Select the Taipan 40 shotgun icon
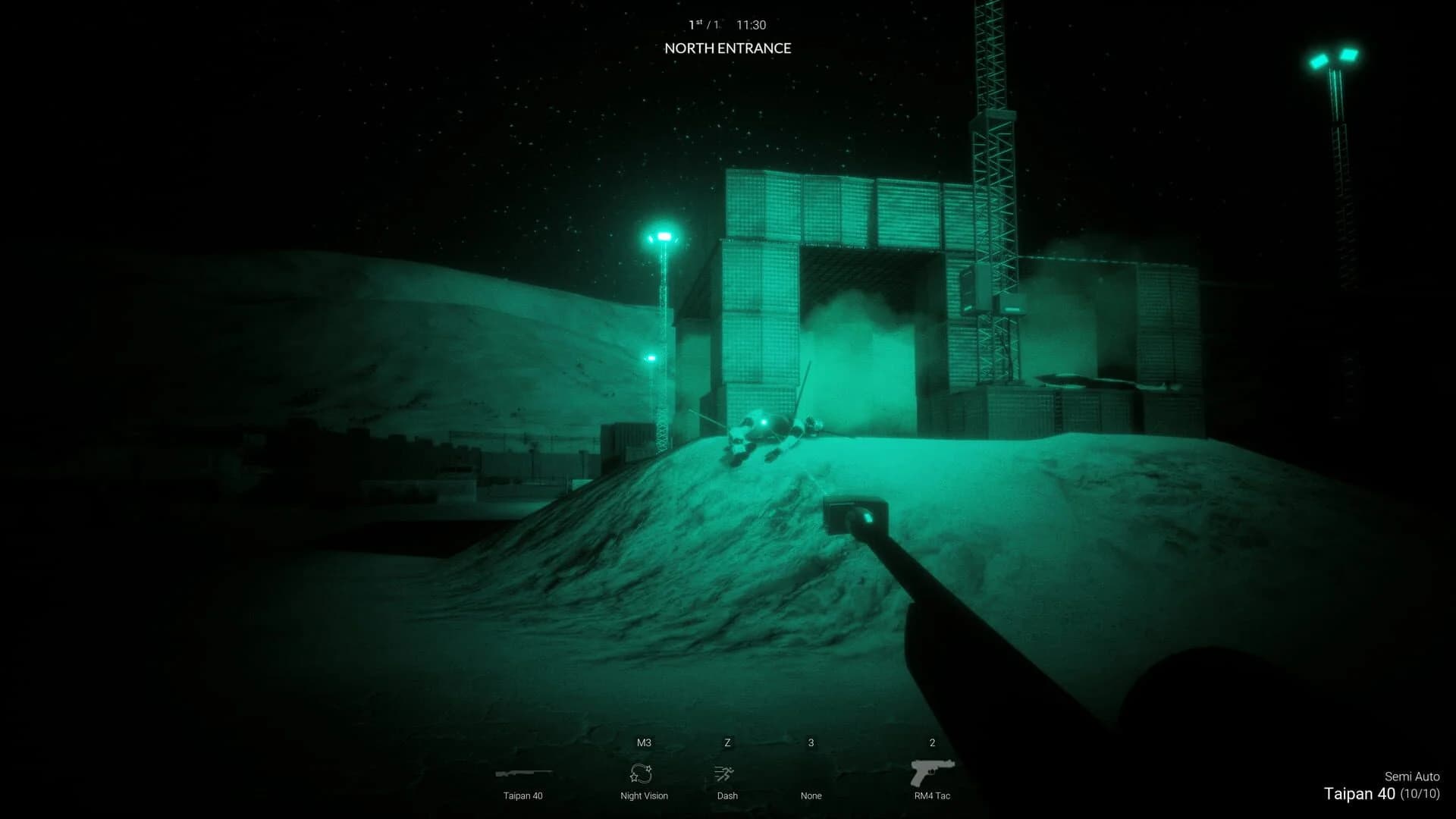This screenshot has height=819, width=1456. [523, 773]
